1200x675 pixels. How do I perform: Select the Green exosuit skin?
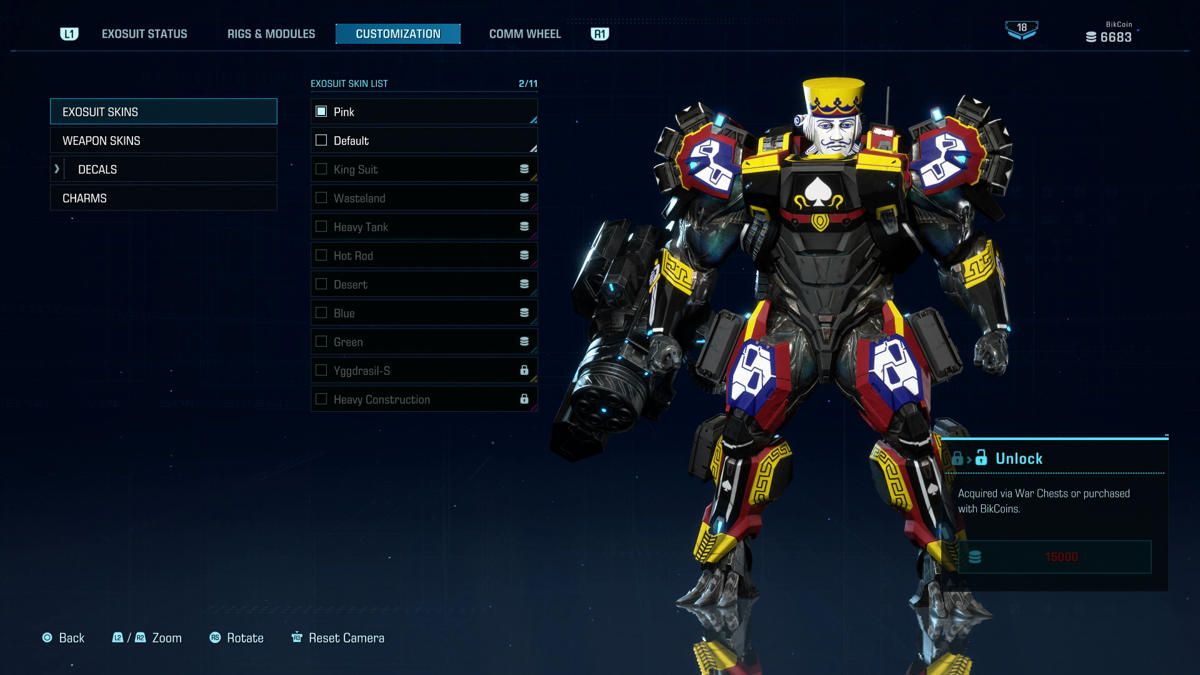424,342
